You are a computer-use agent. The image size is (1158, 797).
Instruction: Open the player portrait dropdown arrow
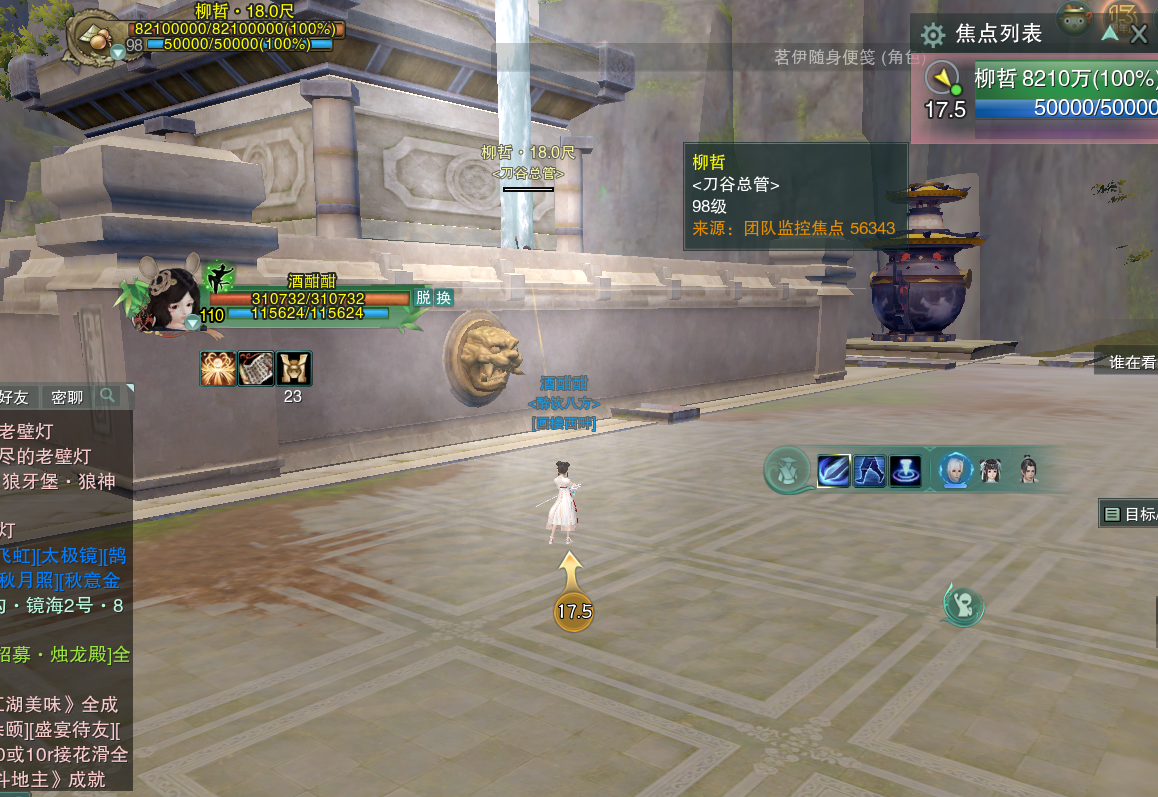pyautogui.click(x=192, y=323)
